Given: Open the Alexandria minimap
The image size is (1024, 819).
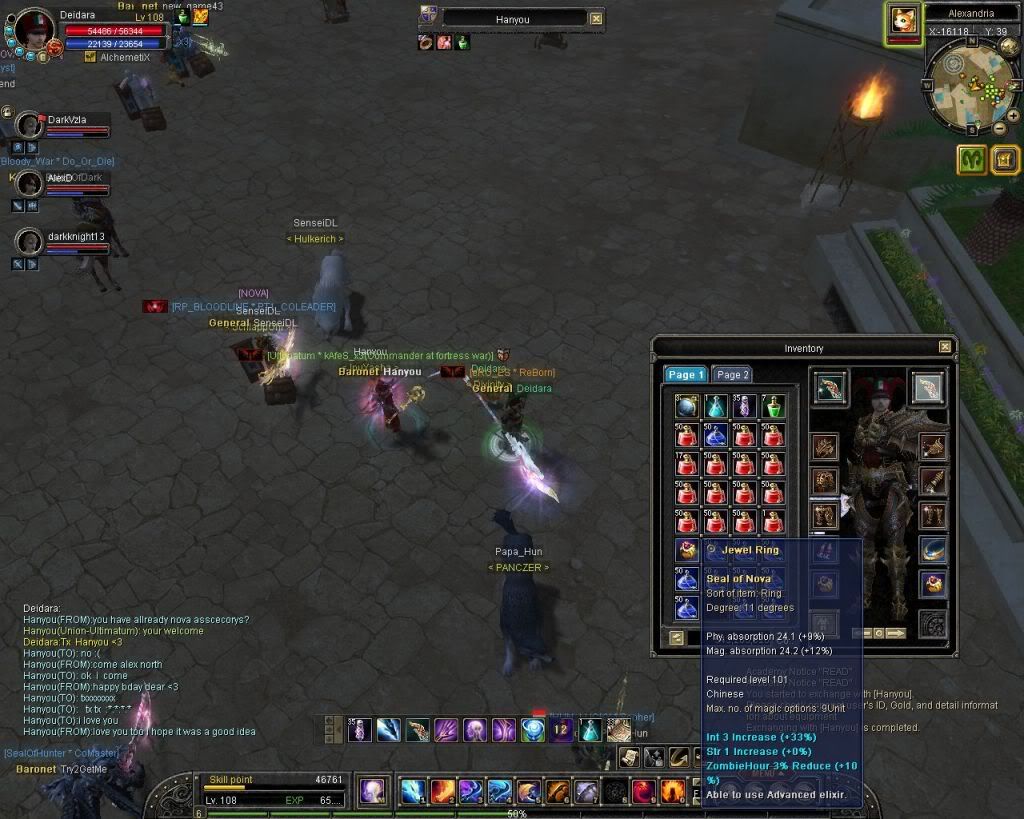Looking at the screenshot, I should click(x=968, y=85).
